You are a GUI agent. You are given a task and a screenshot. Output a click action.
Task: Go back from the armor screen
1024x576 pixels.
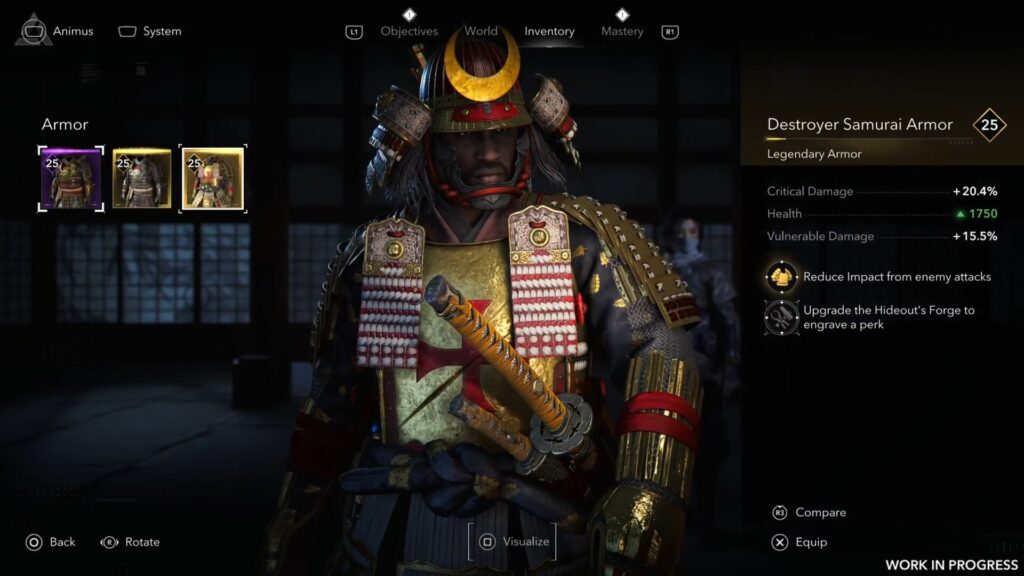point(50,542)
